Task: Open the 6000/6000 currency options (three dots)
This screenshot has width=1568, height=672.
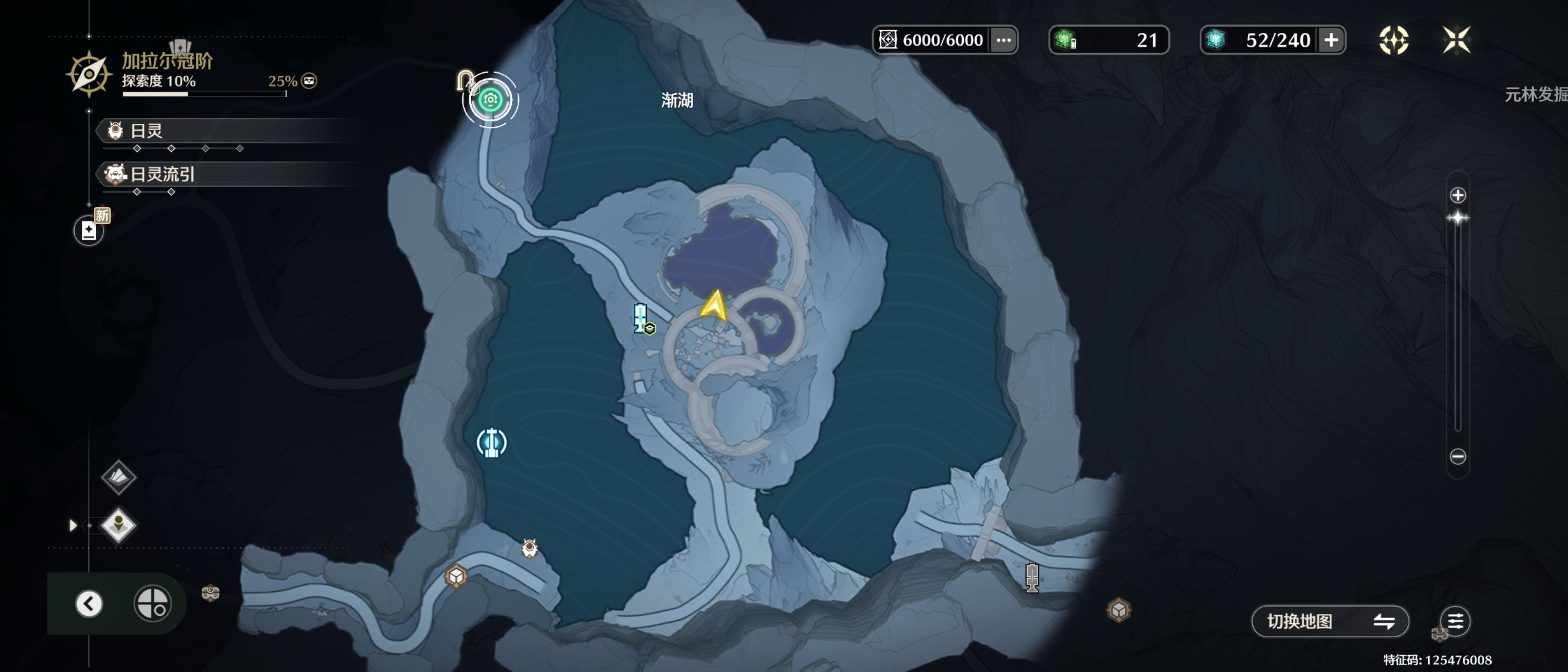Action: tap(1003, 40)
